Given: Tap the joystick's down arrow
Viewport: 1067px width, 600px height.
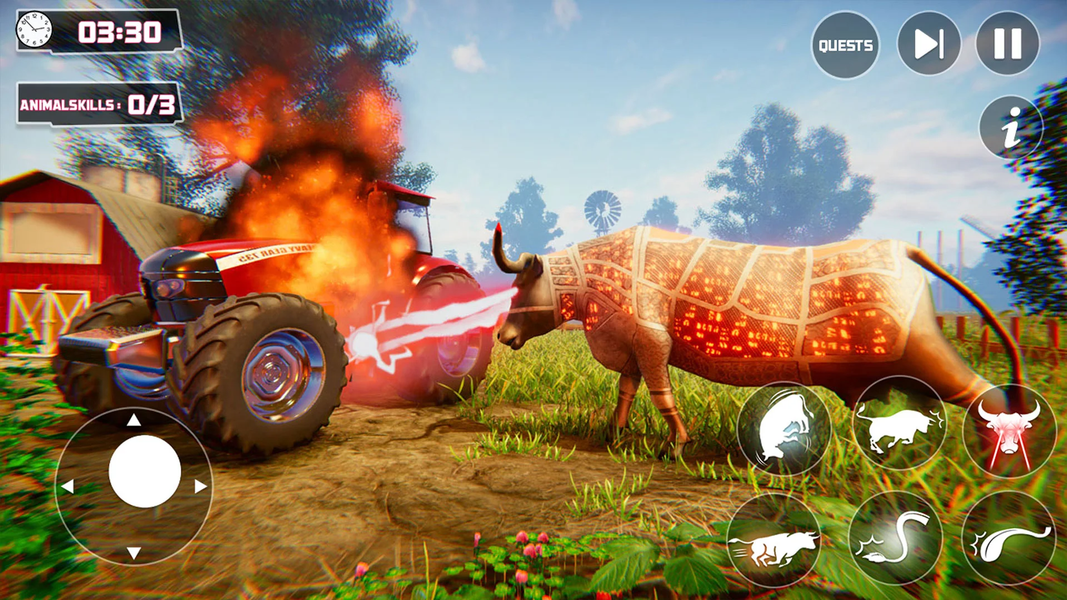Looking at the screenshot, I should [133, 551].
